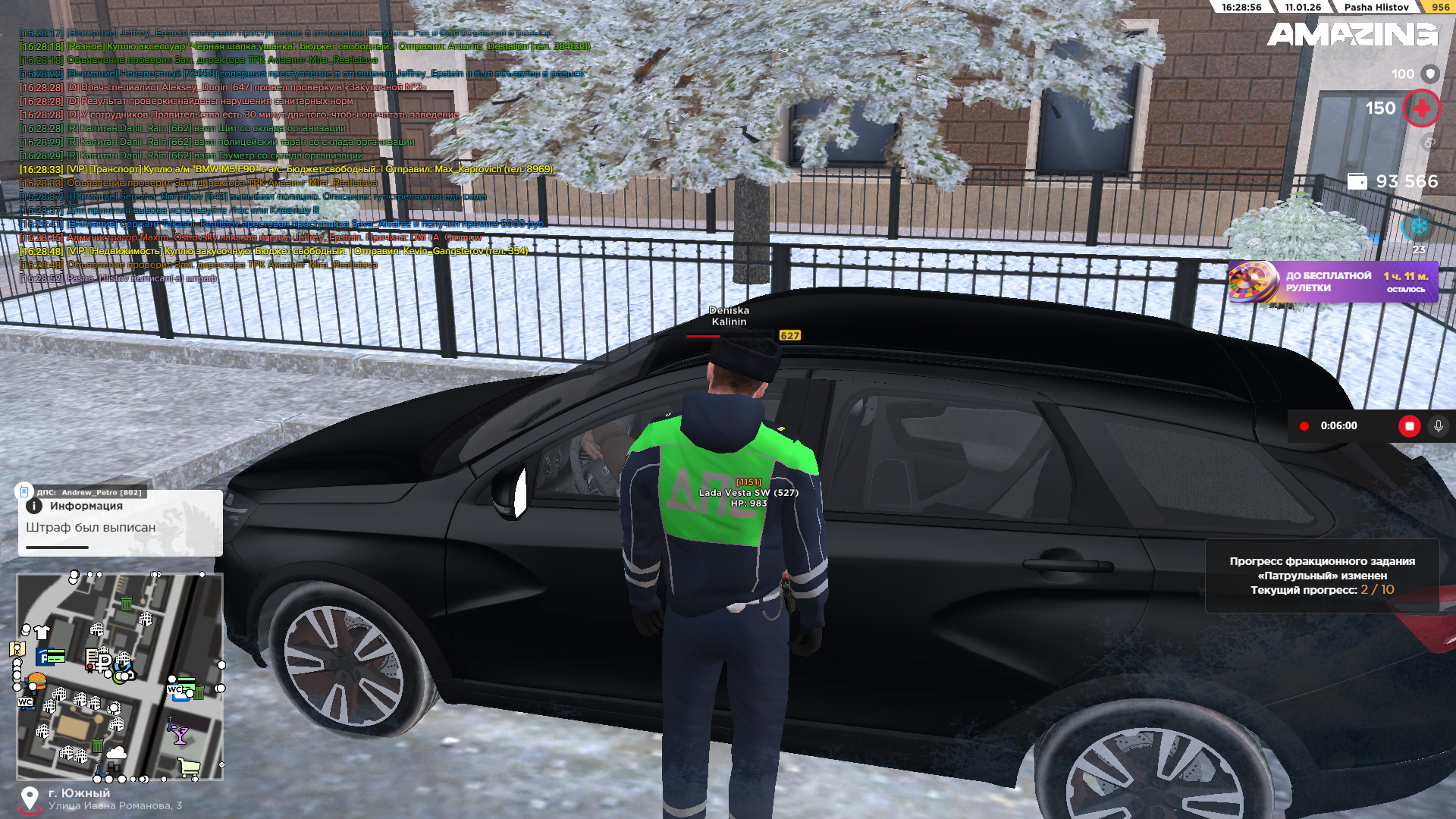Open the free roulette banner
Screen dimensions: 1456x819
(x=1332, y=282)
